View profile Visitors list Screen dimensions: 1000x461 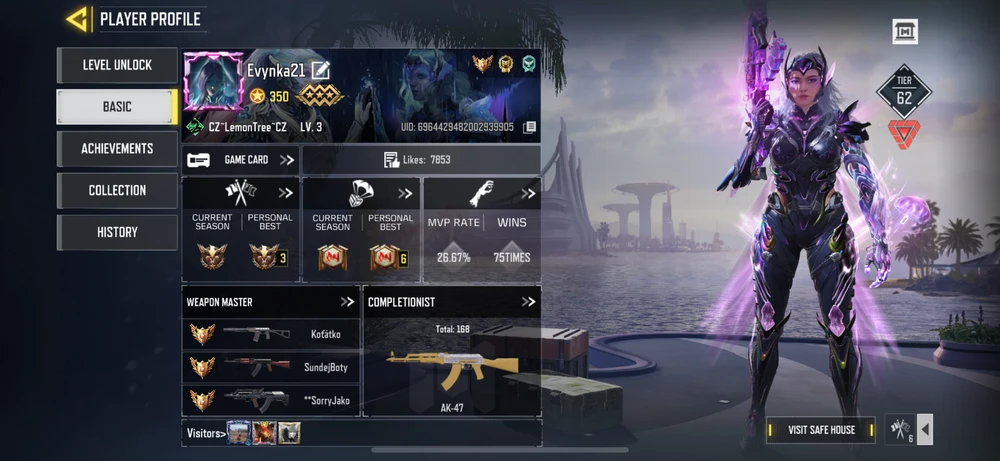click(205, 433)
